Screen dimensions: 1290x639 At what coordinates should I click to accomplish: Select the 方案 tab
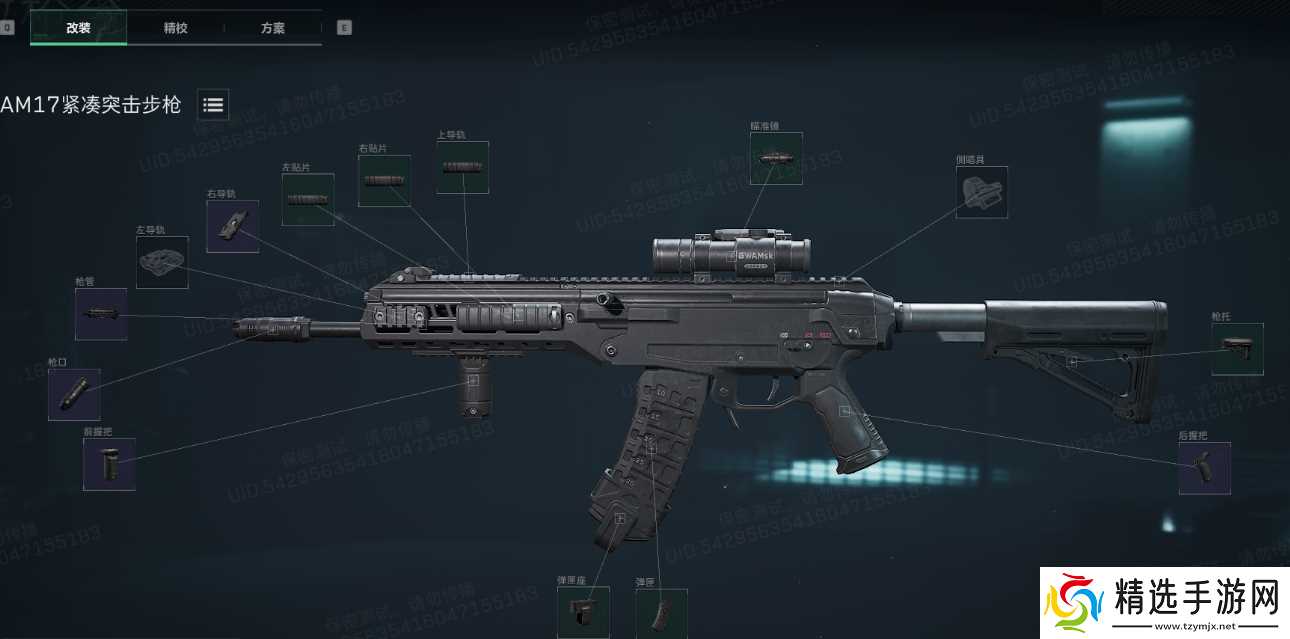273,28
